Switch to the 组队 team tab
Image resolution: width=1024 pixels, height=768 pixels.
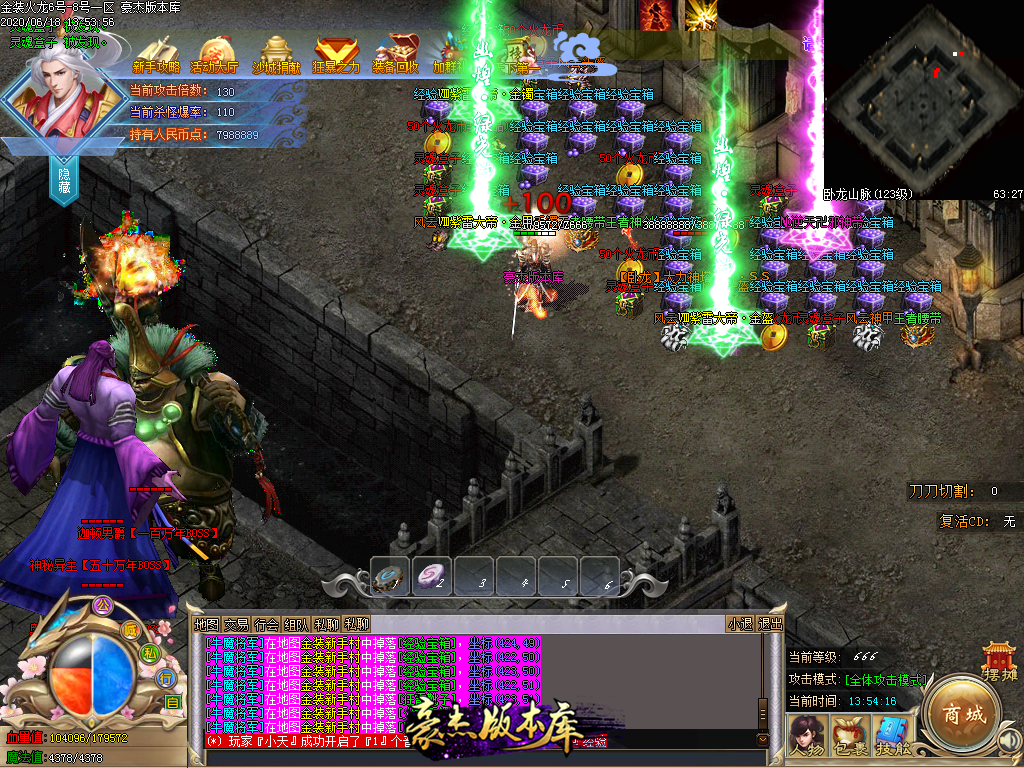(x=296, y=624)
